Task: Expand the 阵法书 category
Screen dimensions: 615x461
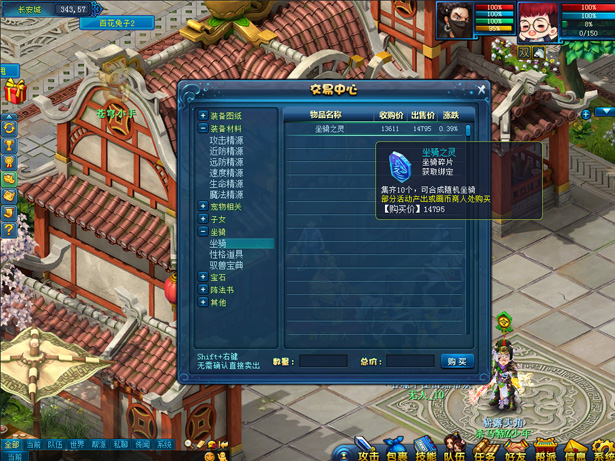Action: (x=203, y=290)
